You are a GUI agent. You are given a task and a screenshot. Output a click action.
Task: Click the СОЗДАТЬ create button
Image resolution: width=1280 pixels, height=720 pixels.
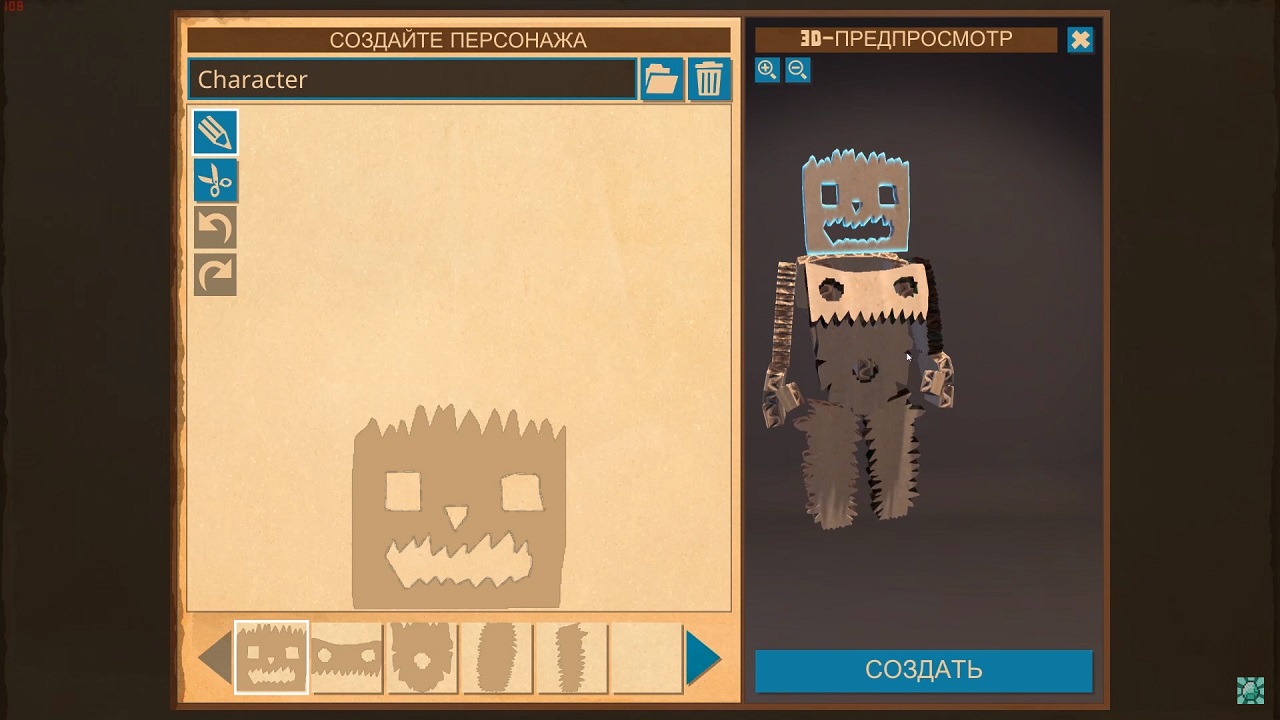(923, 670)
